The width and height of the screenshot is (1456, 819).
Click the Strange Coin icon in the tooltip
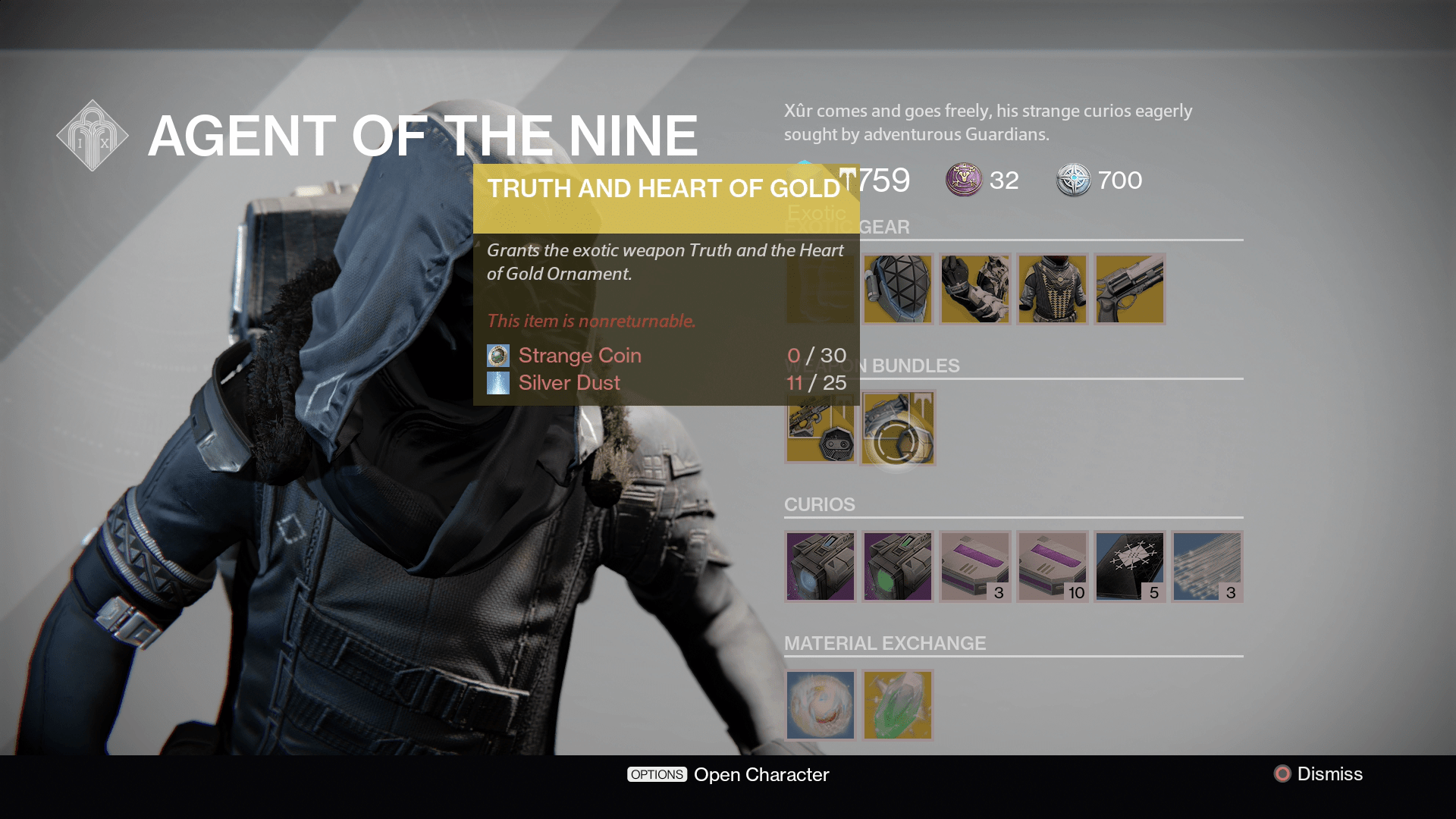pyautogui.click(x=498, y=355)
